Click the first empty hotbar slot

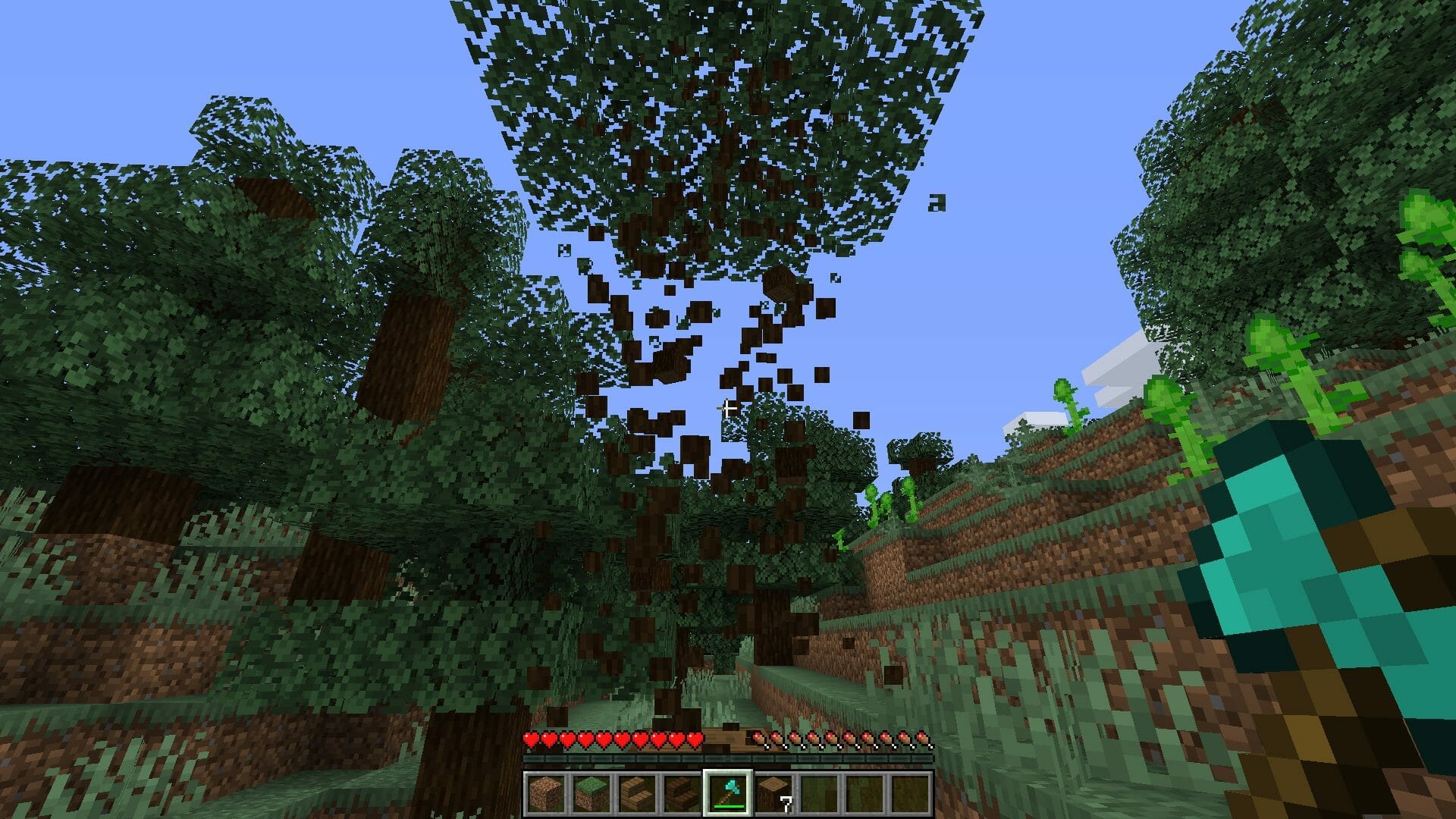[x=821, y=791]
